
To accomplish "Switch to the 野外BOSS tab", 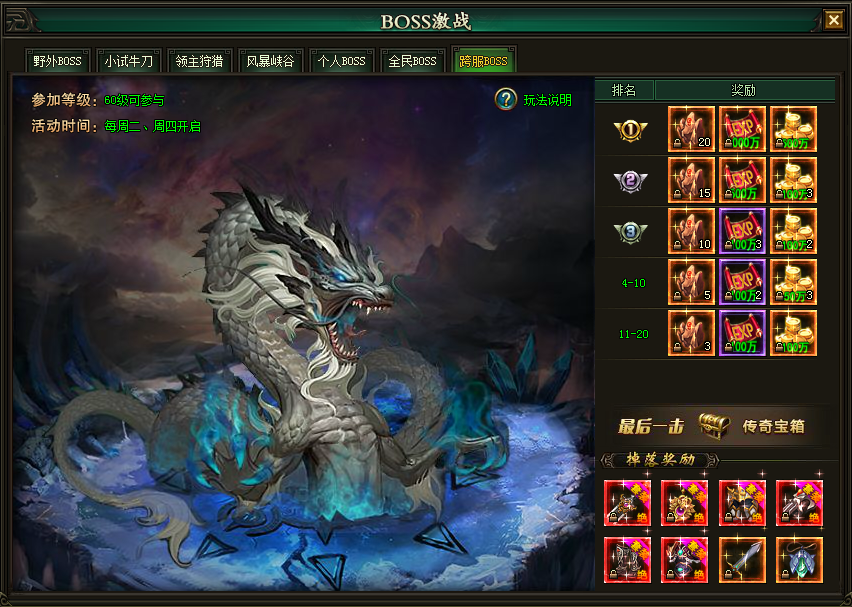I will 58,61.
